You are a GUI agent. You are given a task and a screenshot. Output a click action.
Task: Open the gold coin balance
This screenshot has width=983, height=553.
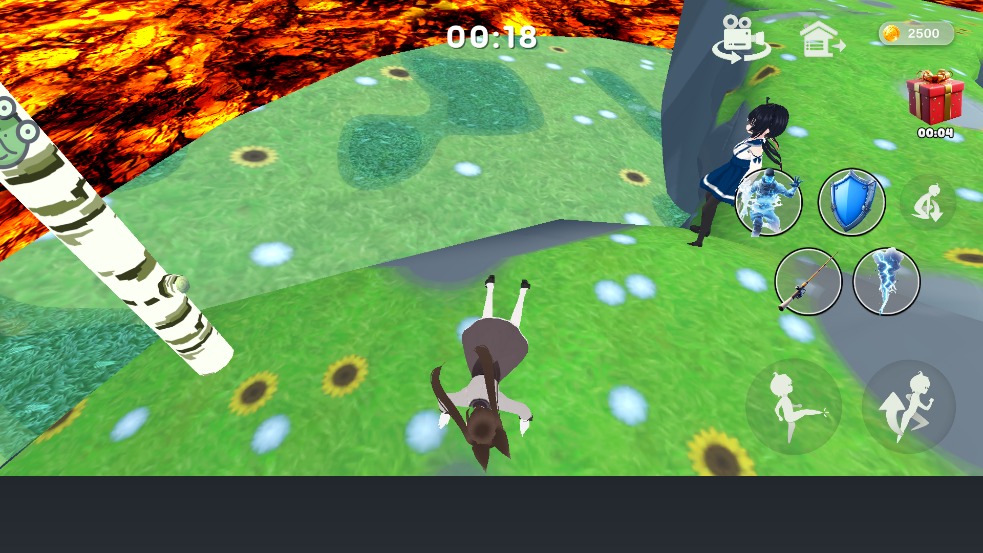(915, 33)
